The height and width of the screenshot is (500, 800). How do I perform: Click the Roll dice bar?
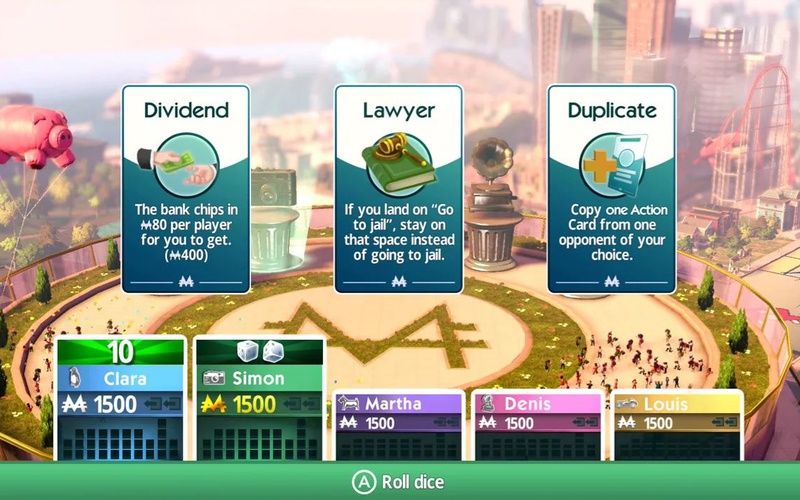pos(400,481)
